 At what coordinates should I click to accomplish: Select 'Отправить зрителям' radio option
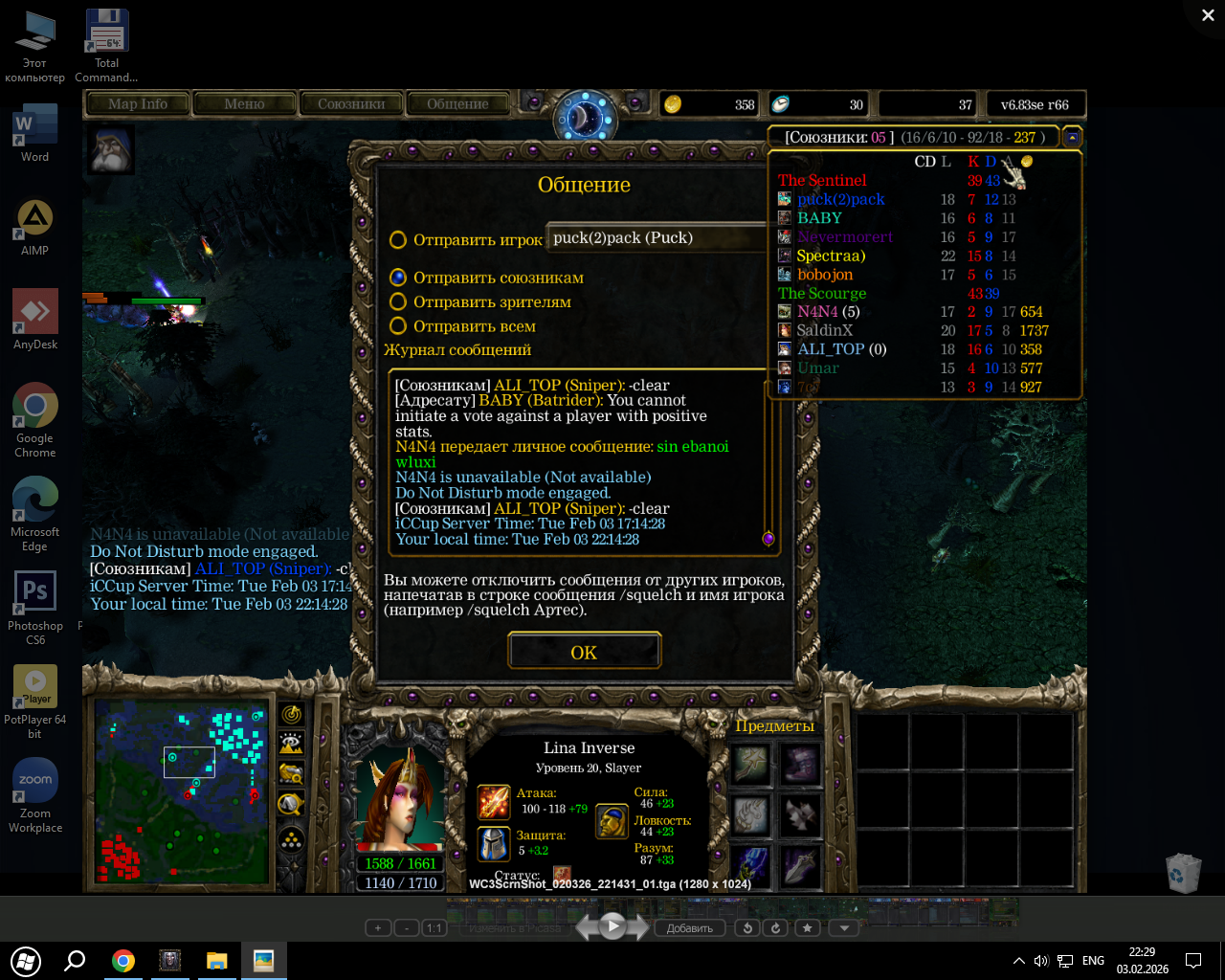pos(398,301)
